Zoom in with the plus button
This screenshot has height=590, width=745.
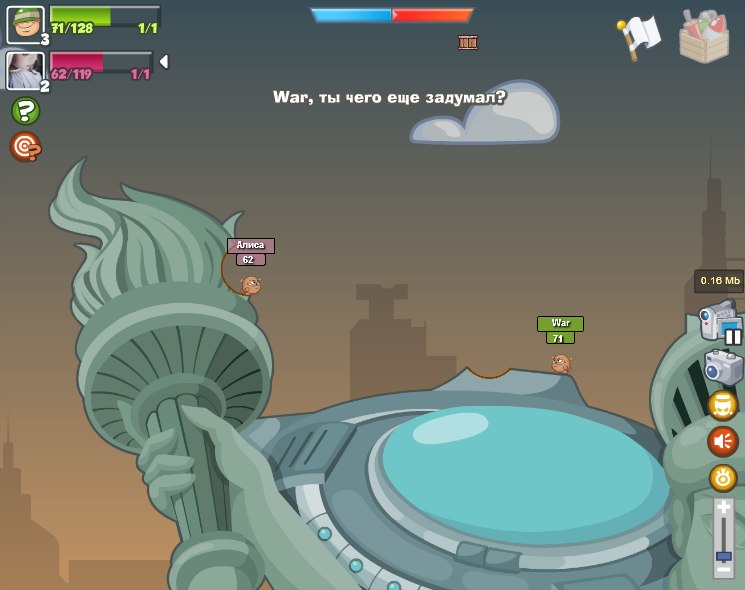[723, 509]
